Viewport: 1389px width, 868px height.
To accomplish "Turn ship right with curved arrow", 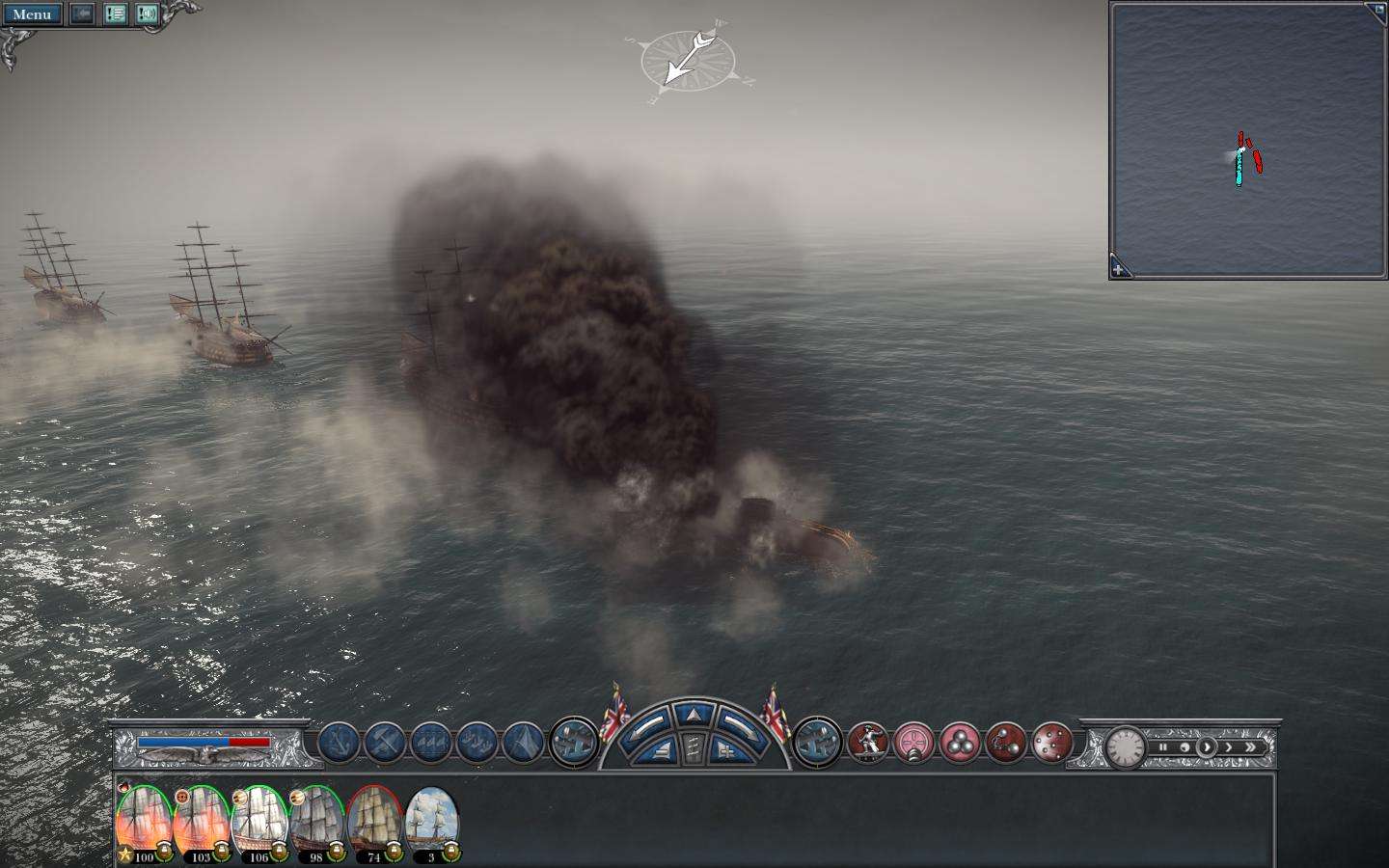I will coord(741,723).
